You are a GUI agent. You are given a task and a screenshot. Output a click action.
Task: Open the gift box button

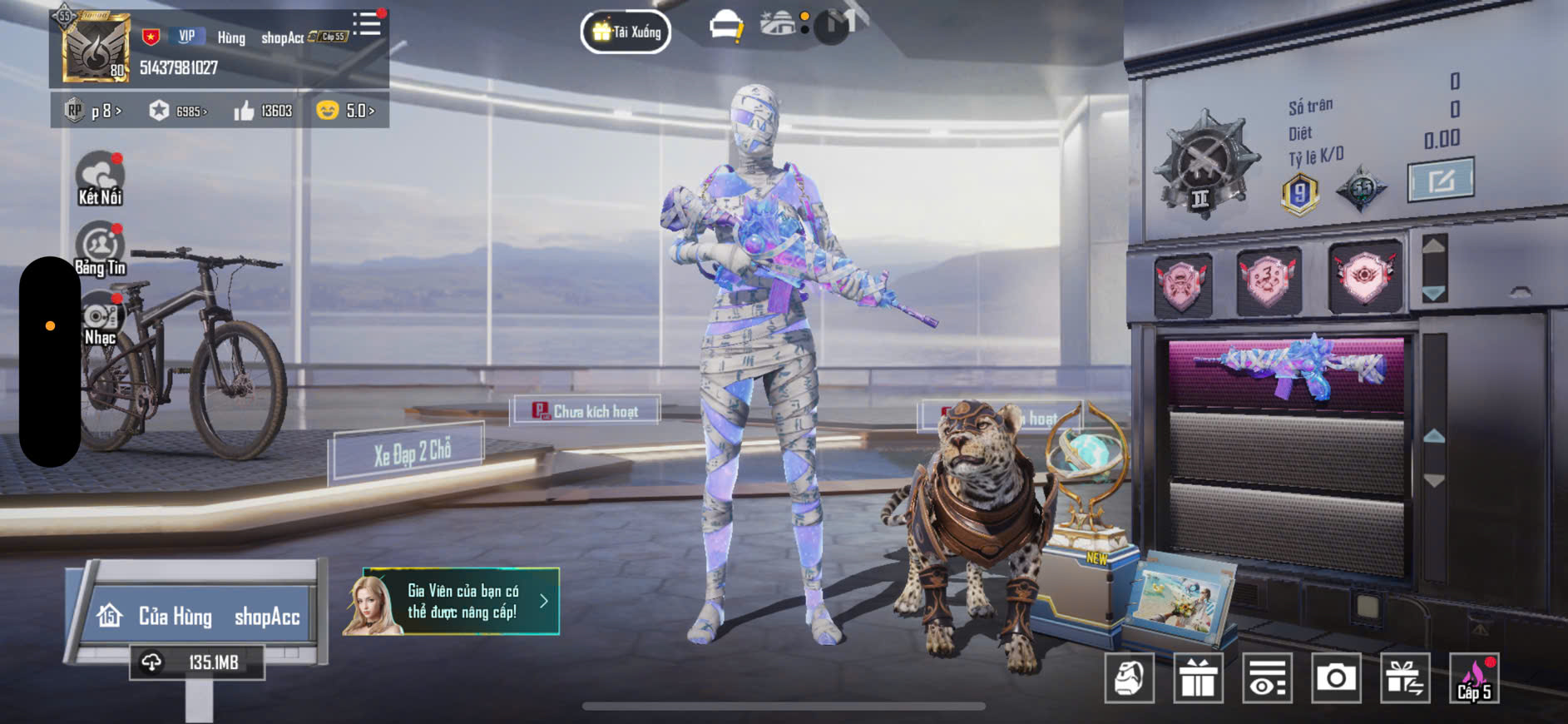point(1198,678)
